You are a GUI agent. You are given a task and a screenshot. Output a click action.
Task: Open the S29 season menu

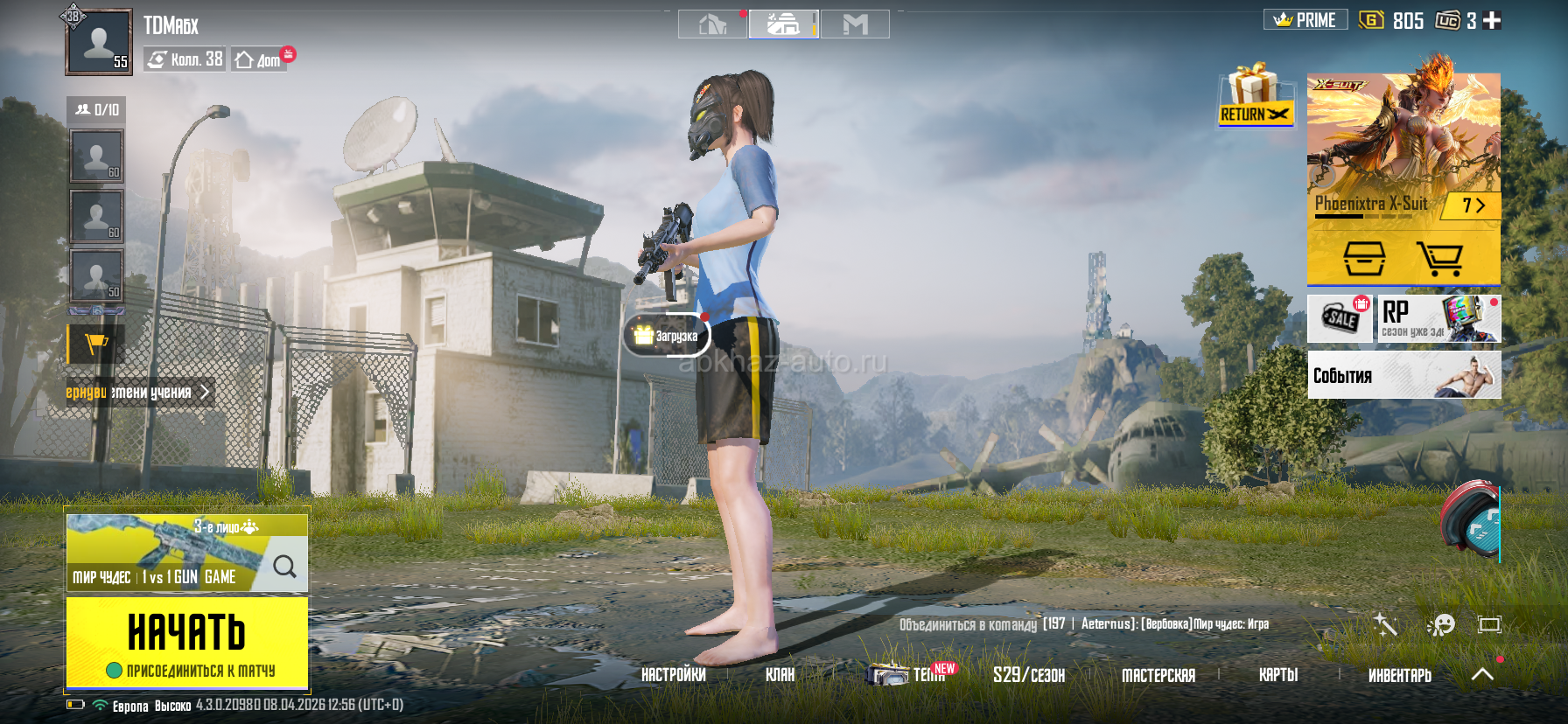pyautogui.click(x=1028, y=675)
